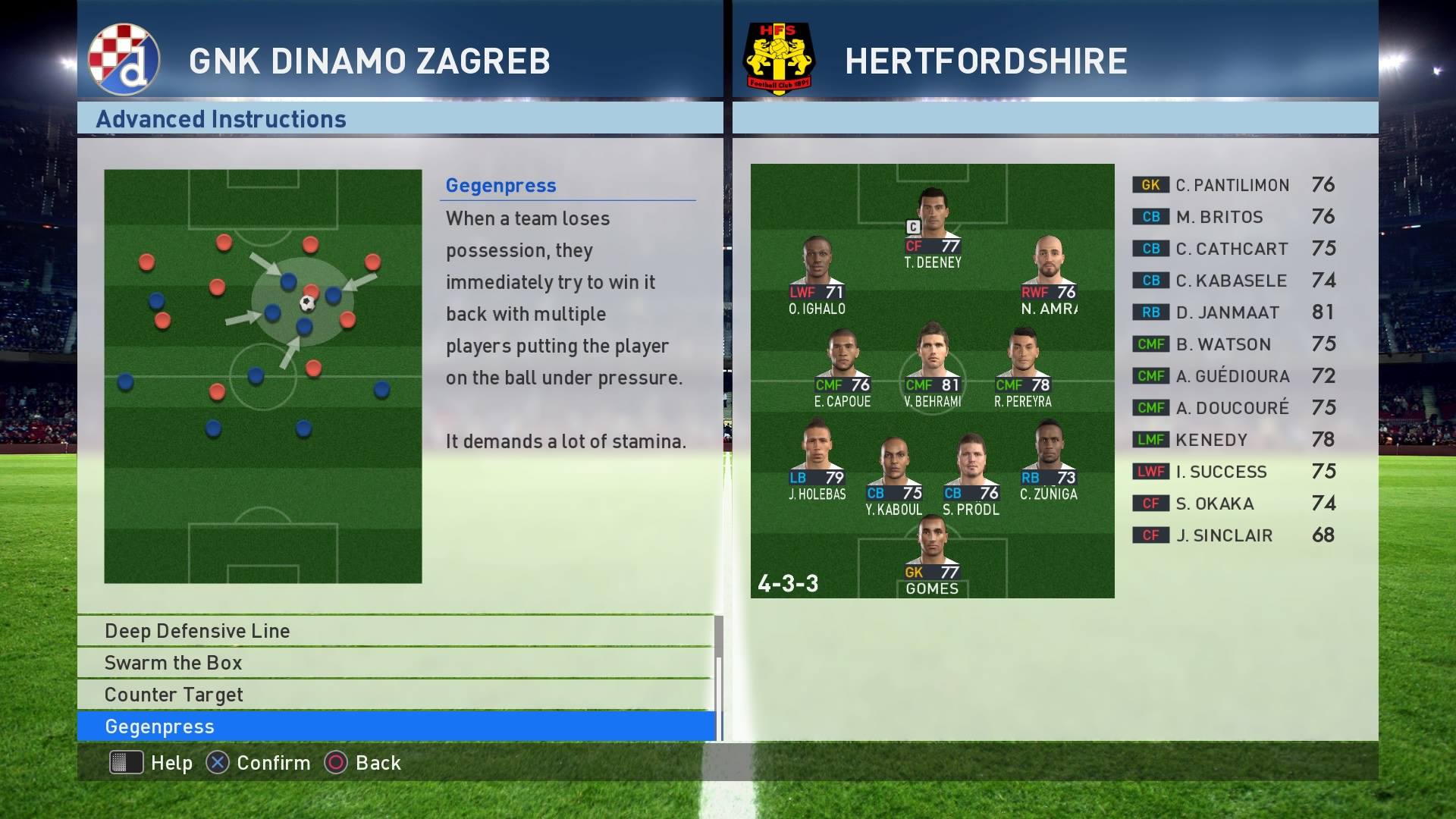Click the instruction list scrollbar

719,675
